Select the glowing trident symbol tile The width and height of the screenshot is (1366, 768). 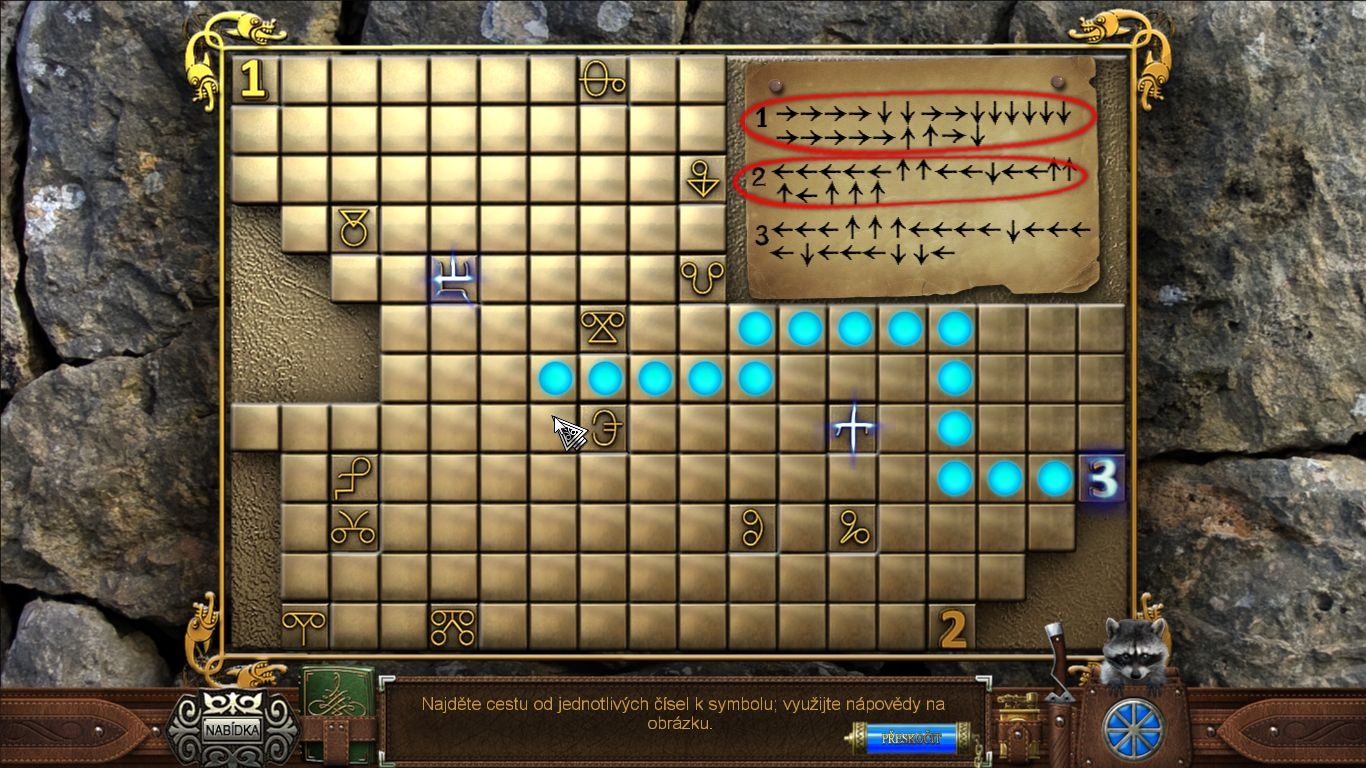[453, 279]
